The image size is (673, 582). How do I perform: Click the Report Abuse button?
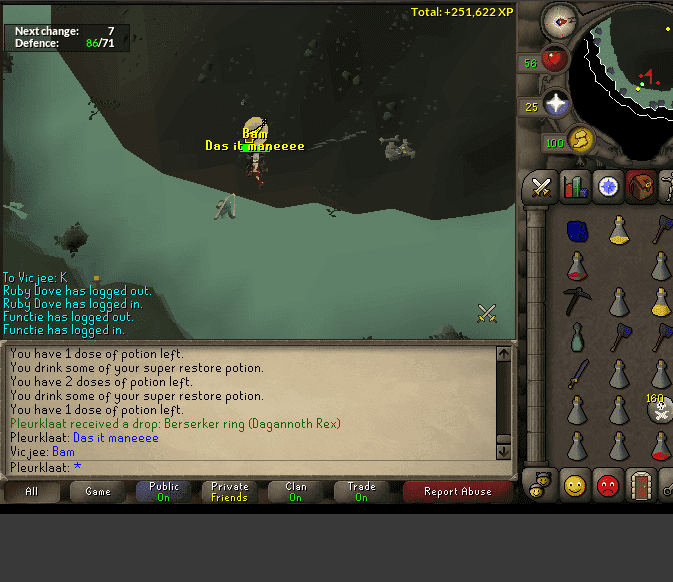click(457, 491)
